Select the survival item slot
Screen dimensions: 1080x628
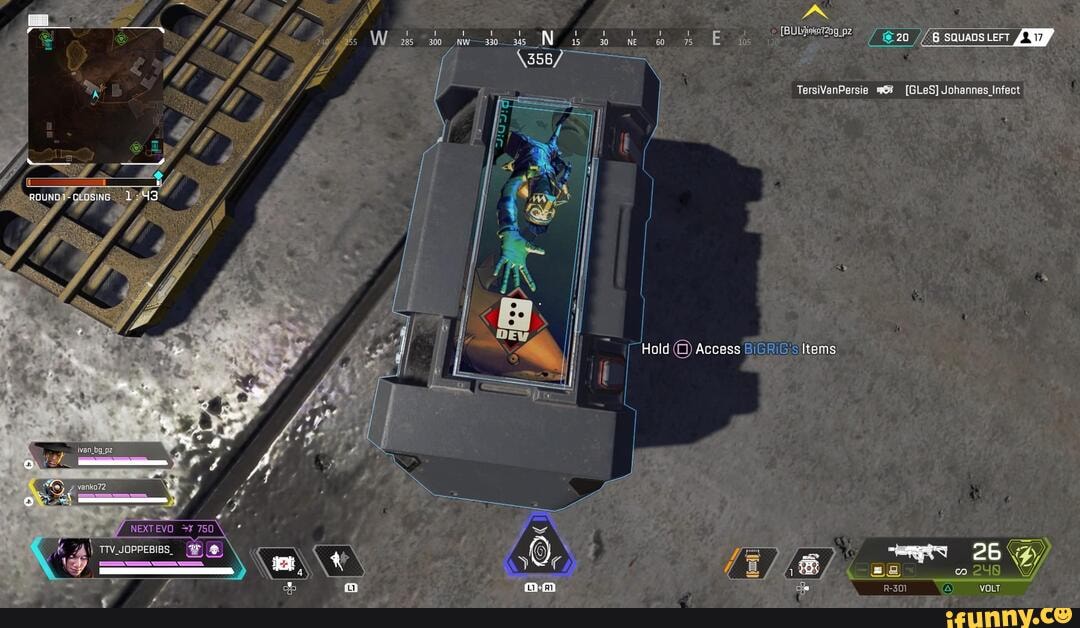(751, 563)
